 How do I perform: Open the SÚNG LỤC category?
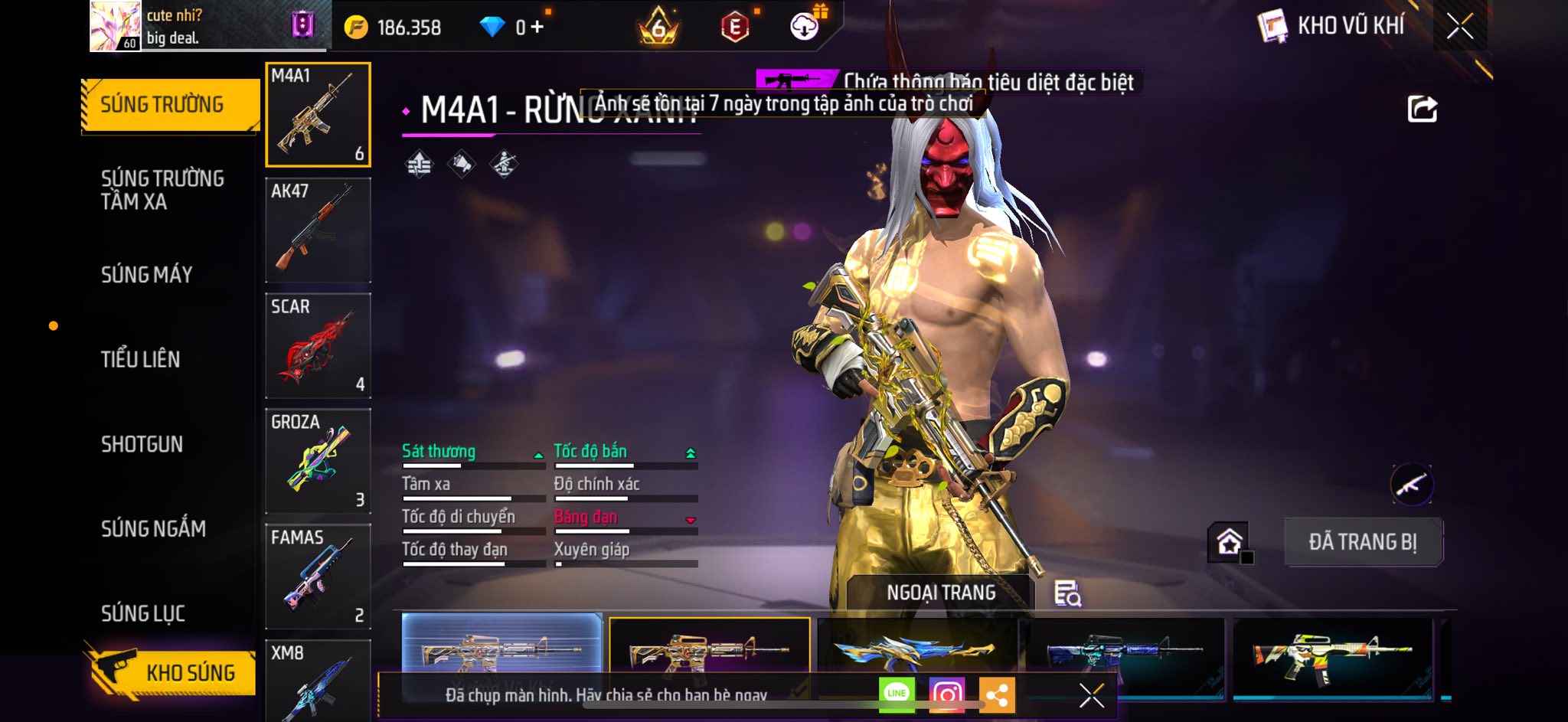click(143, 613)
